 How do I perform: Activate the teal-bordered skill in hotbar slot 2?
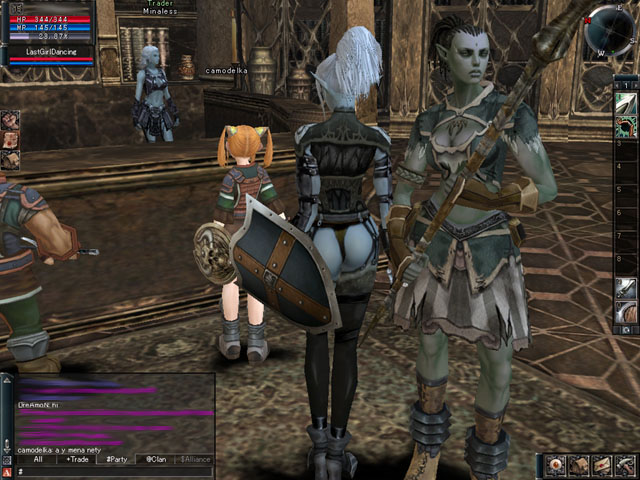(626, 126)
